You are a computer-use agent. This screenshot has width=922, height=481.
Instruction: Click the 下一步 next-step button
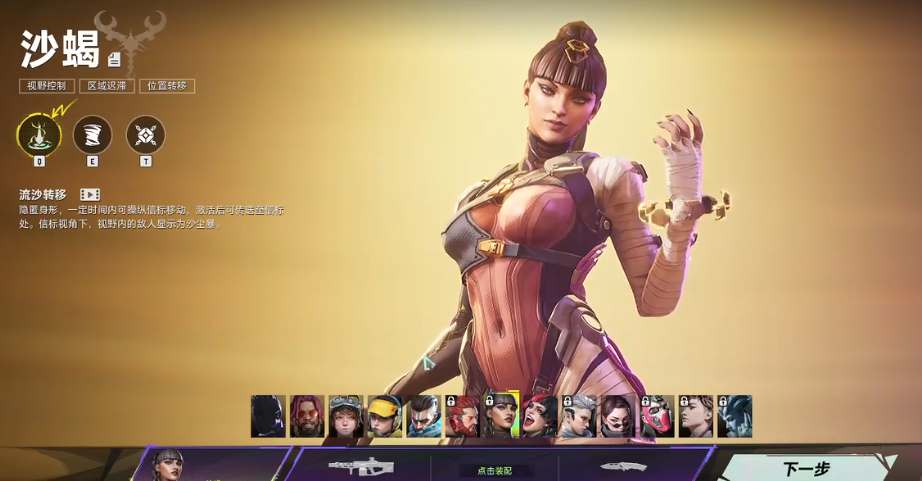click(x=808, y=467)
